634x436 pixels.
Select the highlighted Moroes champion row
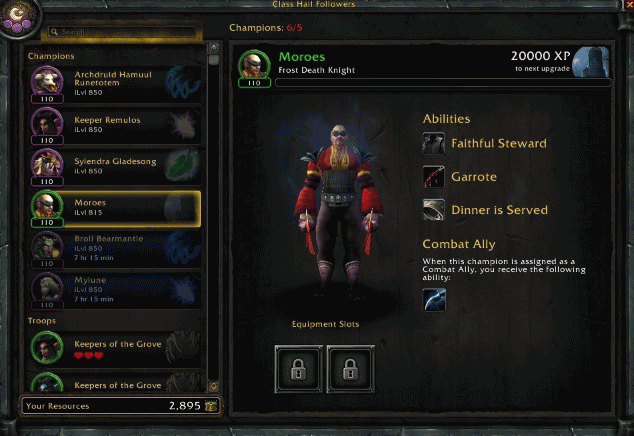click(x=114, y=208)
